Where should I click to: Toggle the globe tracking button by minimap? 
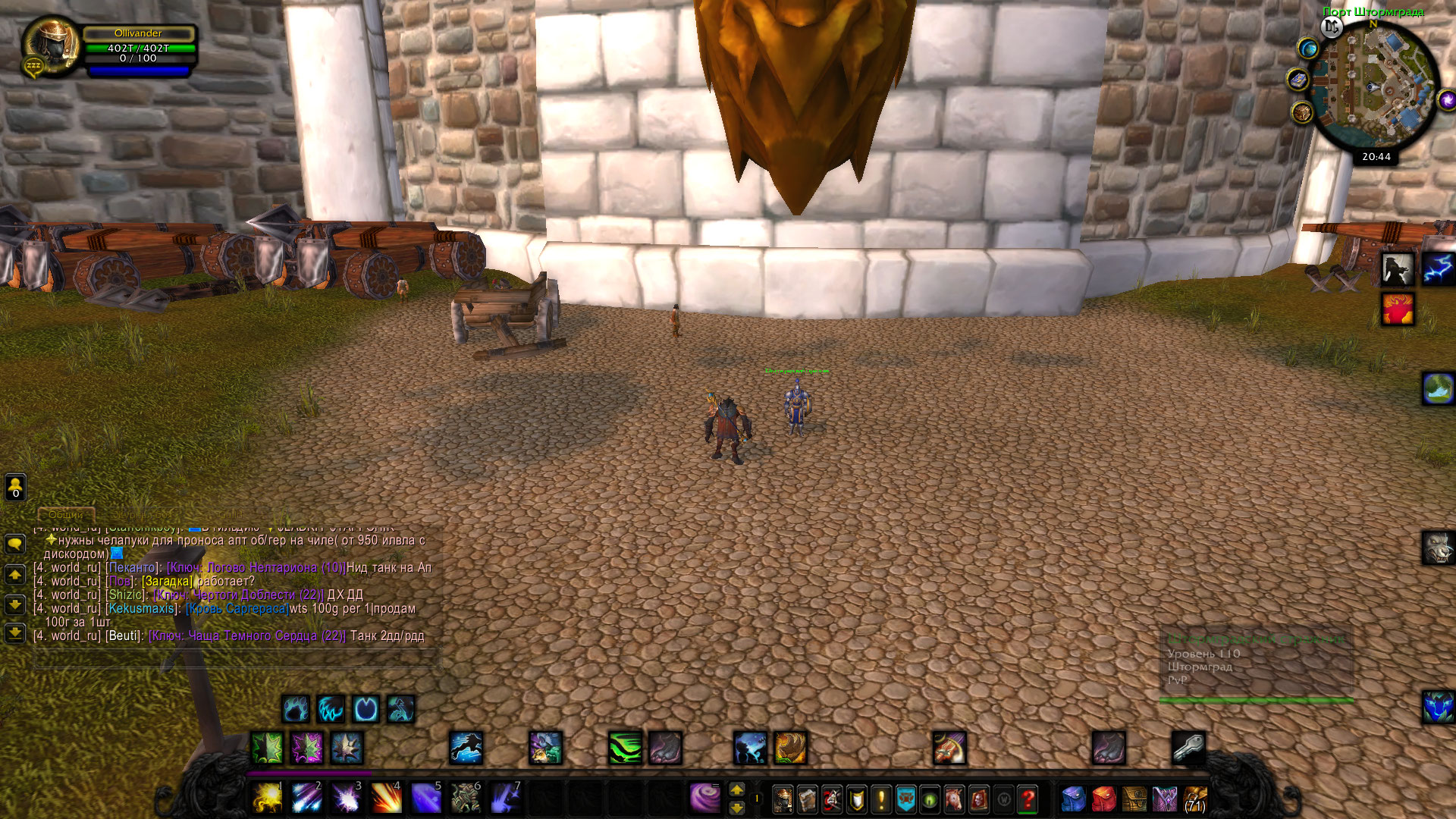point(1308,49)
